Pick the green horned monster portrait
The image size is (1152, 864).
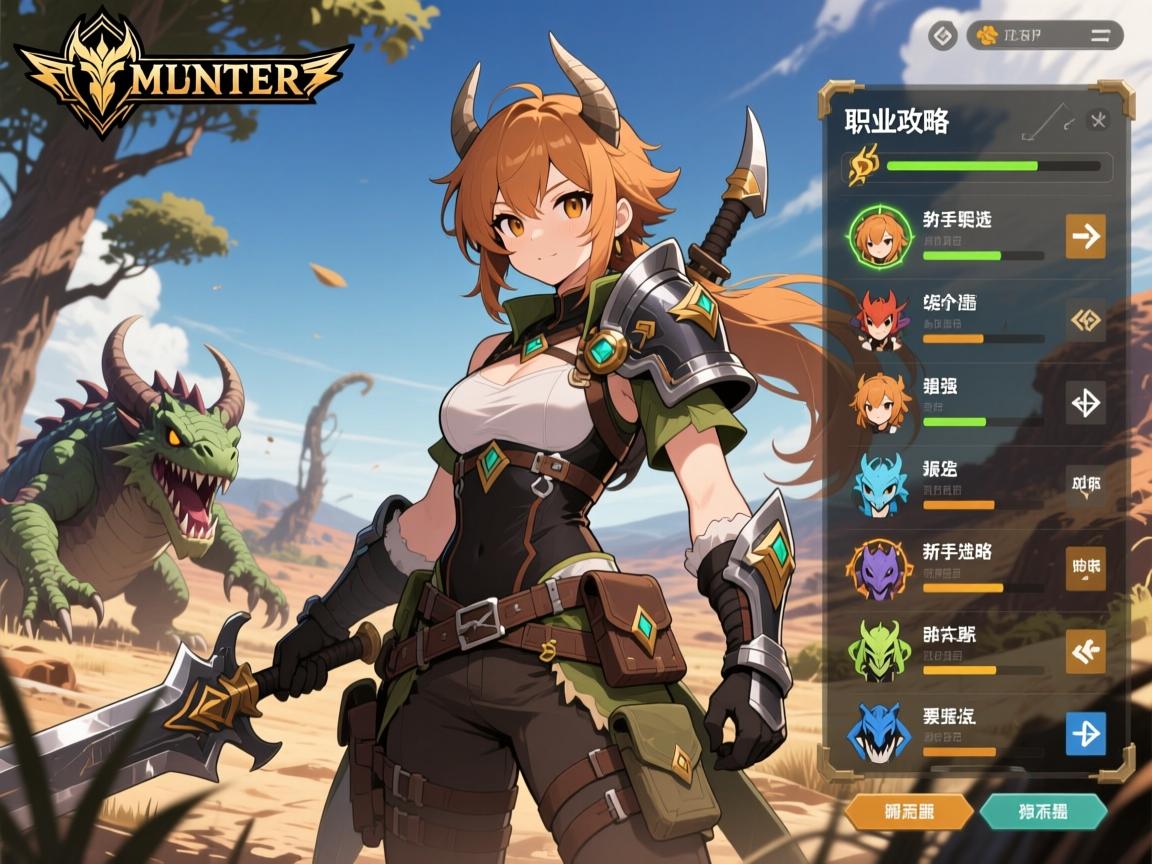pos(880,651)
